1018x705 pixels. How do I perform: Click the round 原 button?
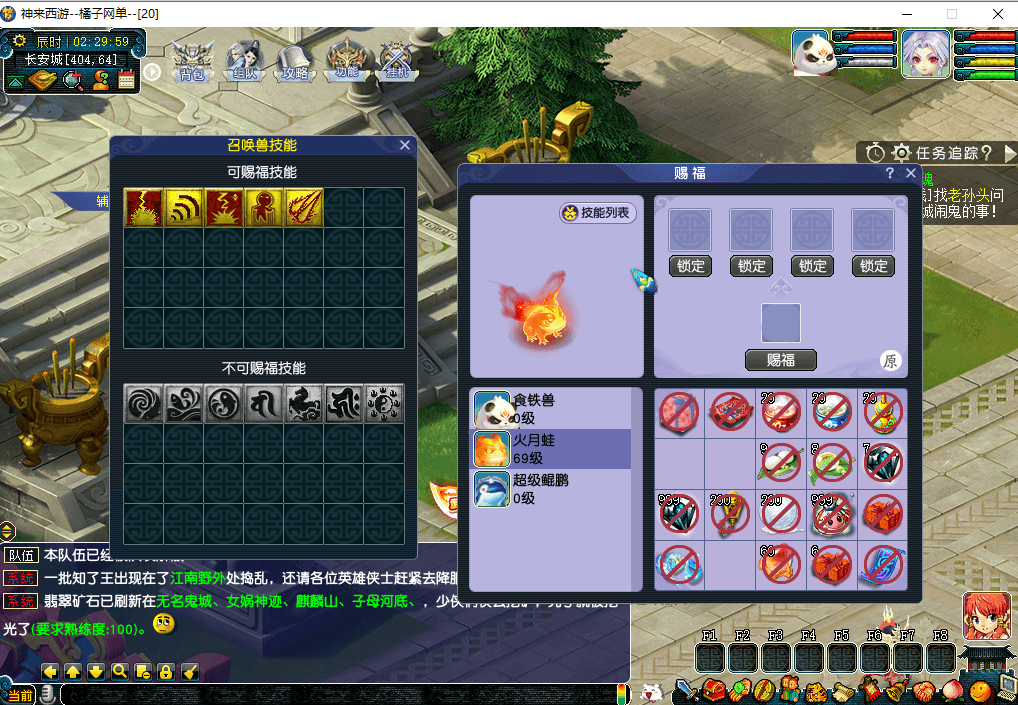pos(890,361)
